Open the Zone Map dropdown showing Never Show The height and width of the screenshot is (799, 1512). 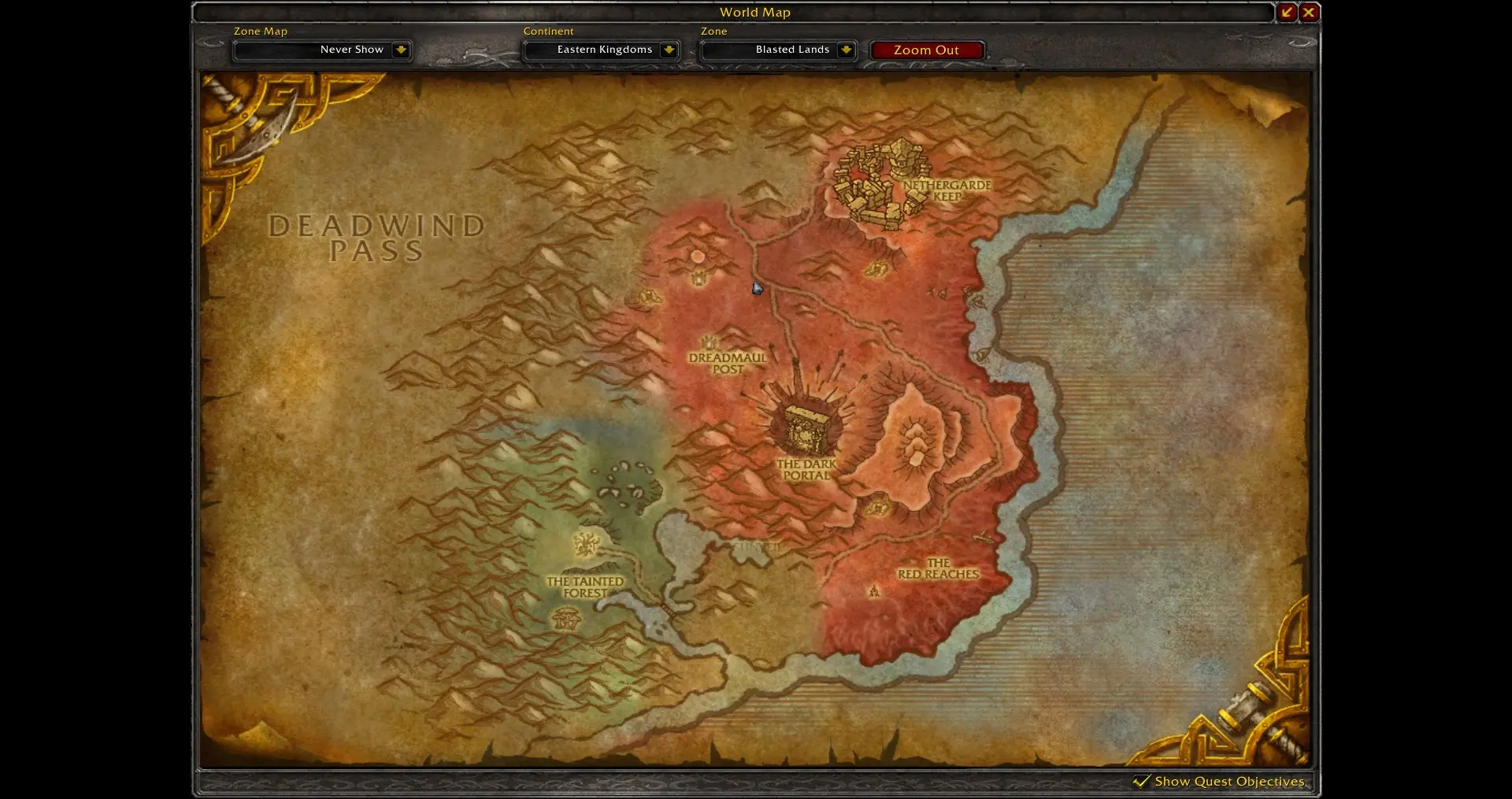(401, 50)
